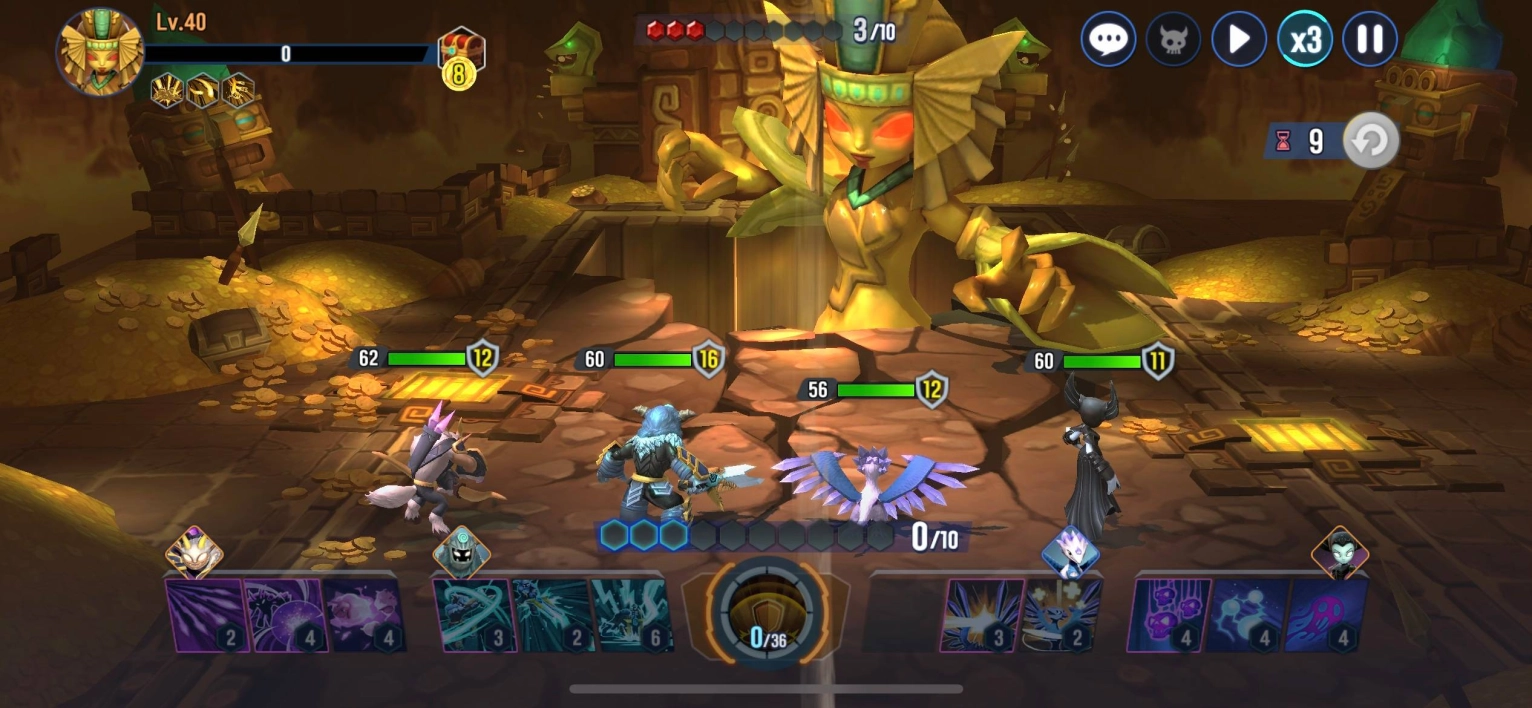Toggle the auto-play triangle button
Screen dimensions: 1532x708
click(1239, 40)
